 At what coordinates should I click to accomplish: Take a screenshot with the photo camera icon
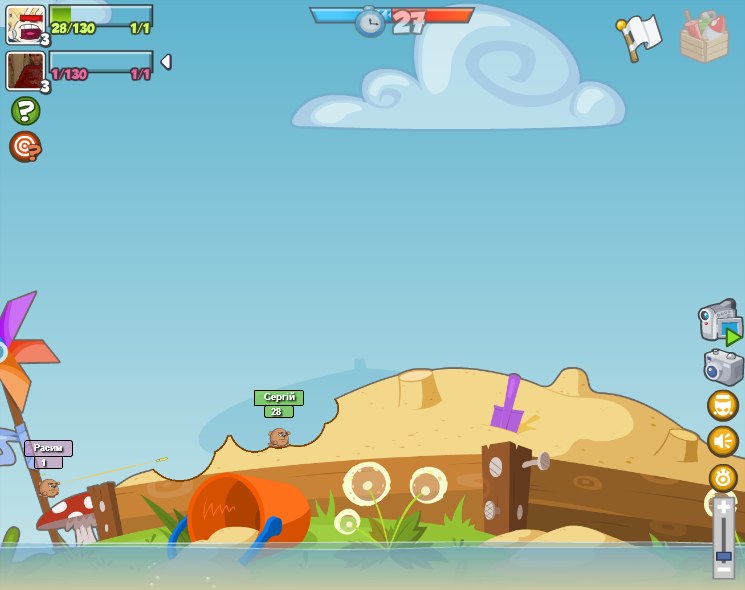723,367
